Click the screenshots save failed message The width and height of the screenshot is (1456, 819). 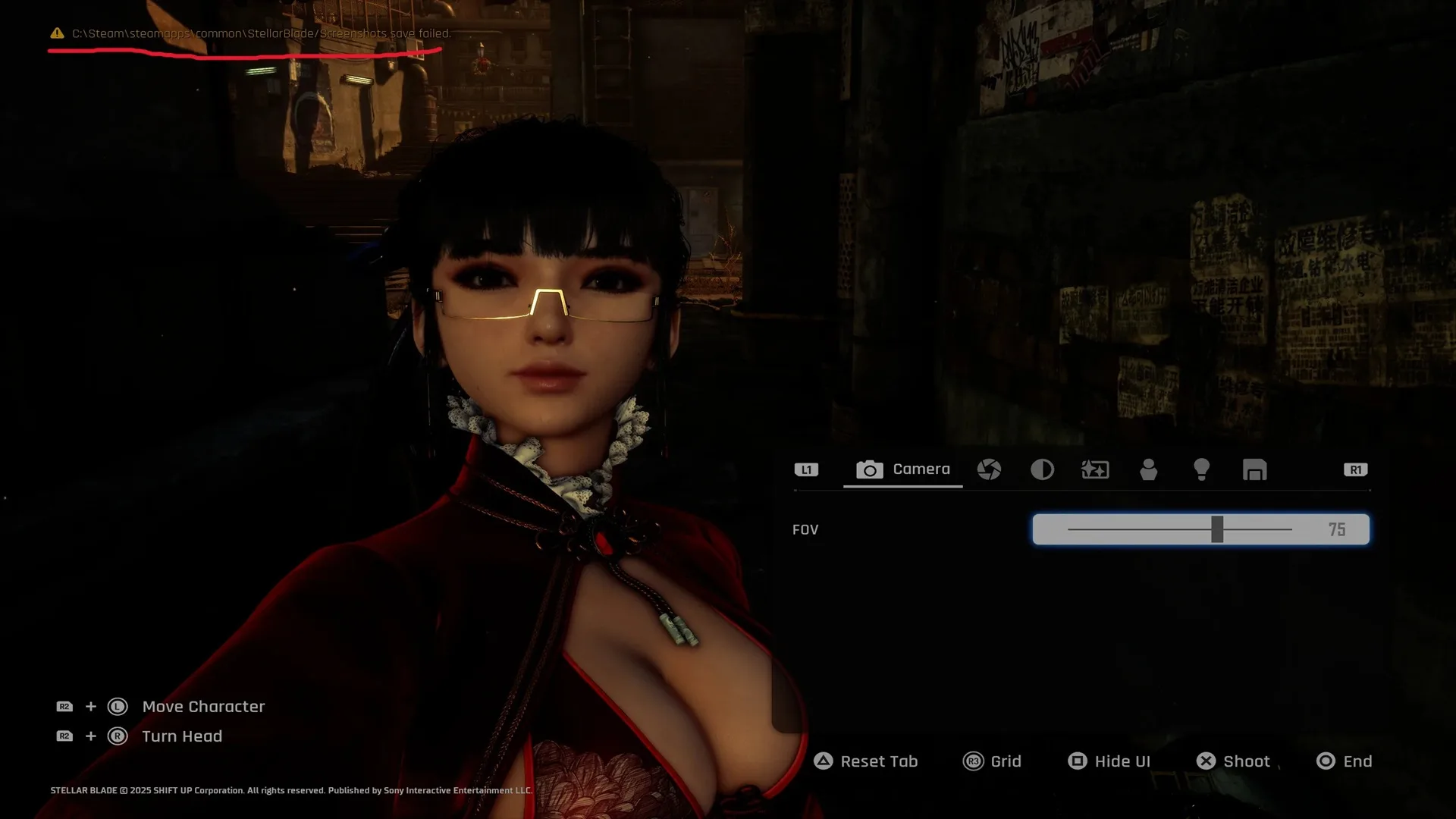tap(262, 33)
